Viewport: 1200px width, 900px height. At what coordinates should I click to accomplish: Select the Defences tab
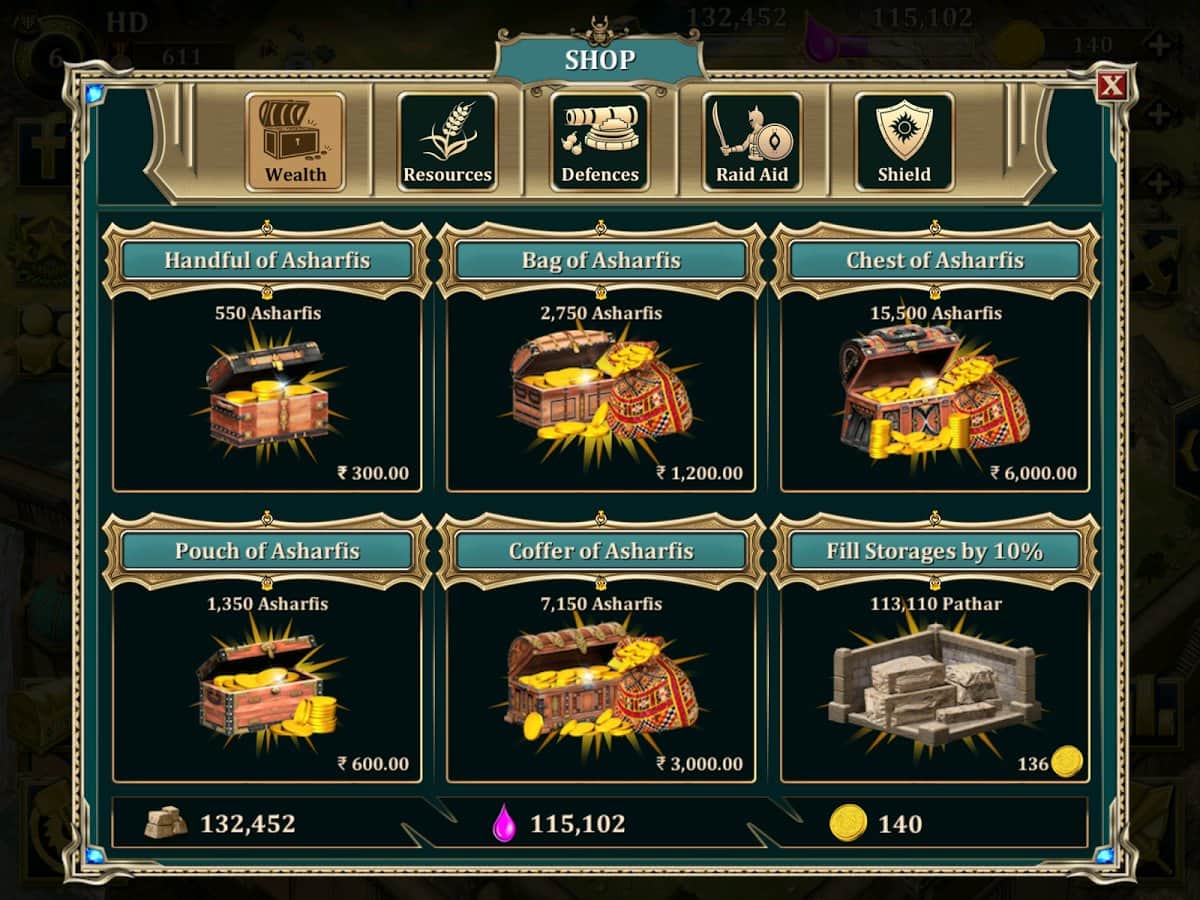599,142
